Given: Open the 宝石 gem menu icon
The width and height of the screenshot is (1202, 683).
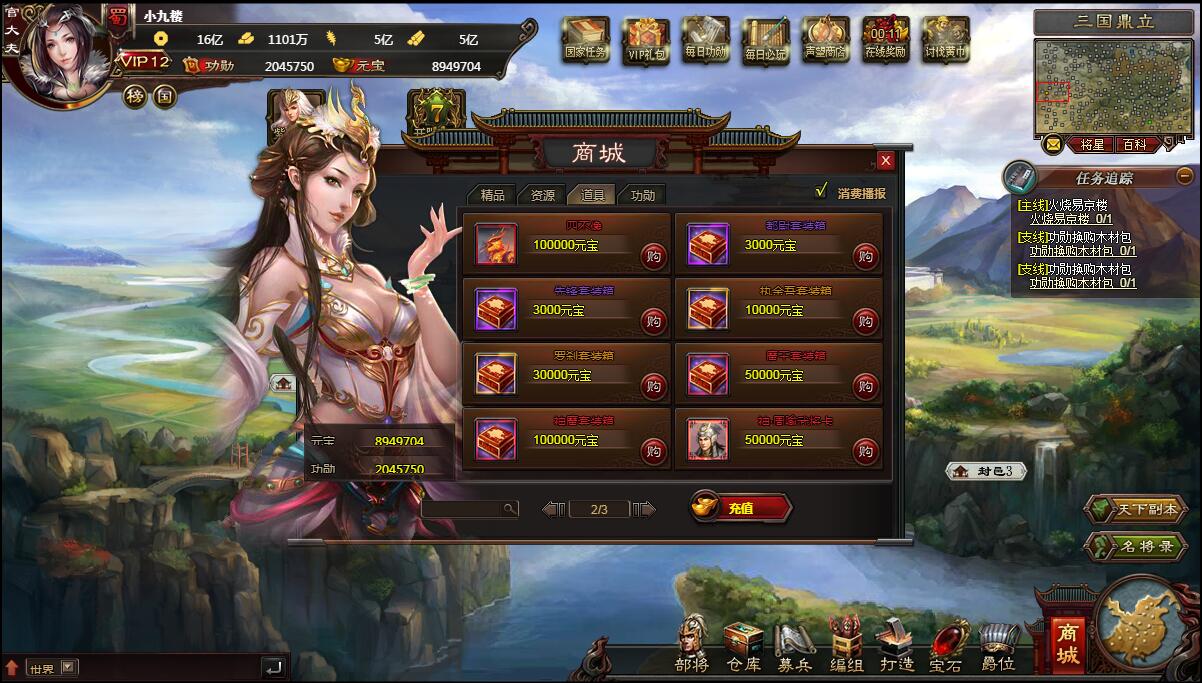Looking at the screenshot, I should click(x=946, y=645).
